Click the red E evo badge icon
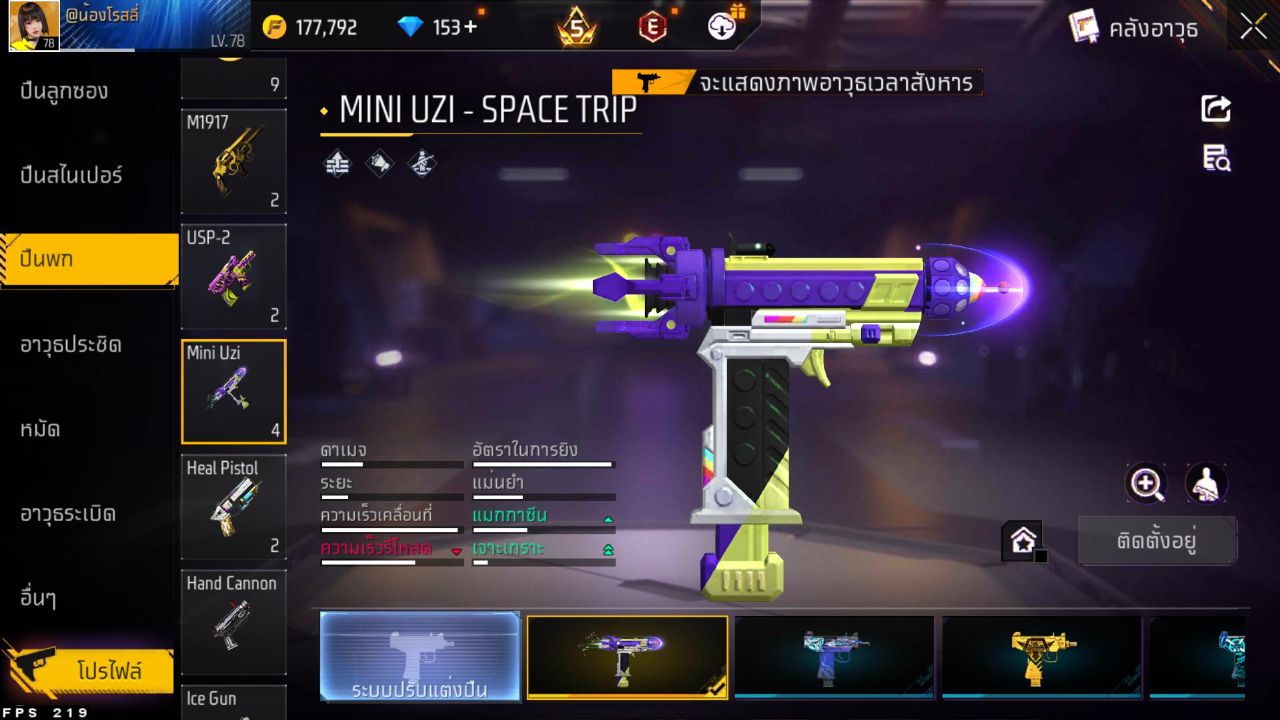 click(x=652, y=28)
